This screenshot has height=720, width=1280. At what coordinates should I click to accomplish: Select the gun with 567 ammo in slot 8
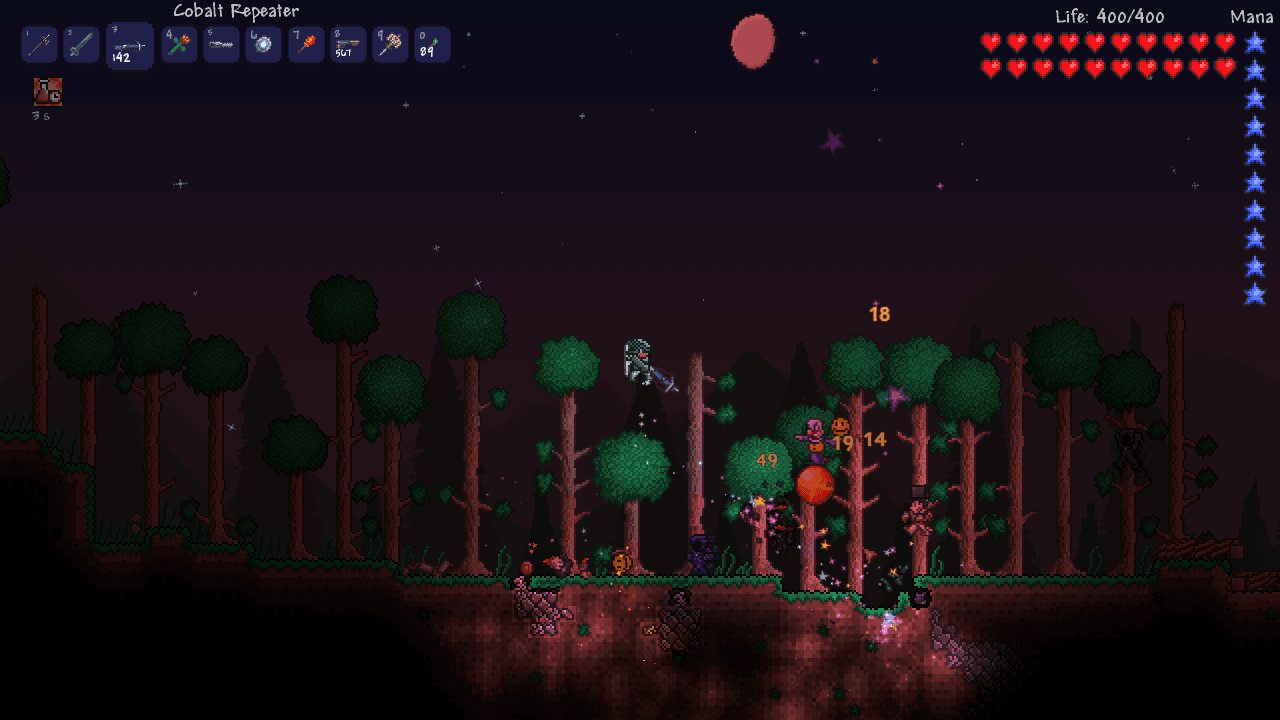[346, 44]
